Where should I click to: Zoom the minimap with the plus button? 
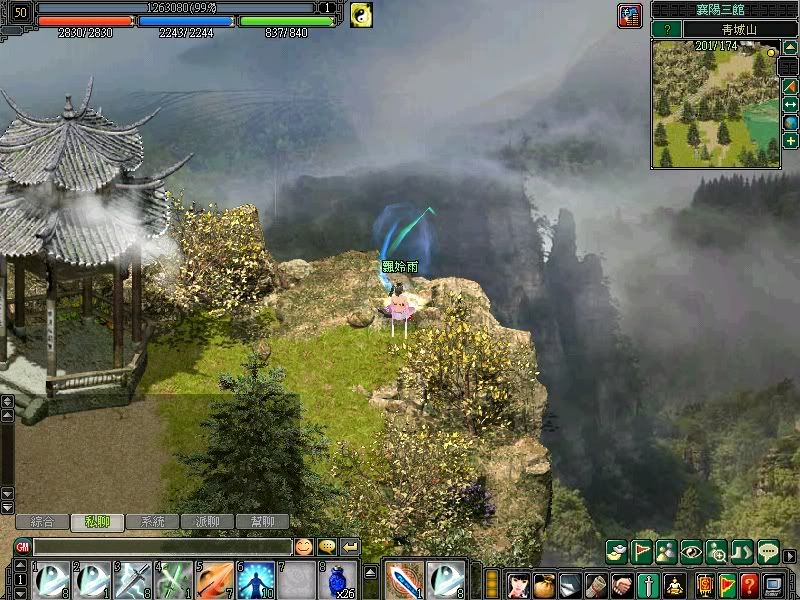[790, 141]
